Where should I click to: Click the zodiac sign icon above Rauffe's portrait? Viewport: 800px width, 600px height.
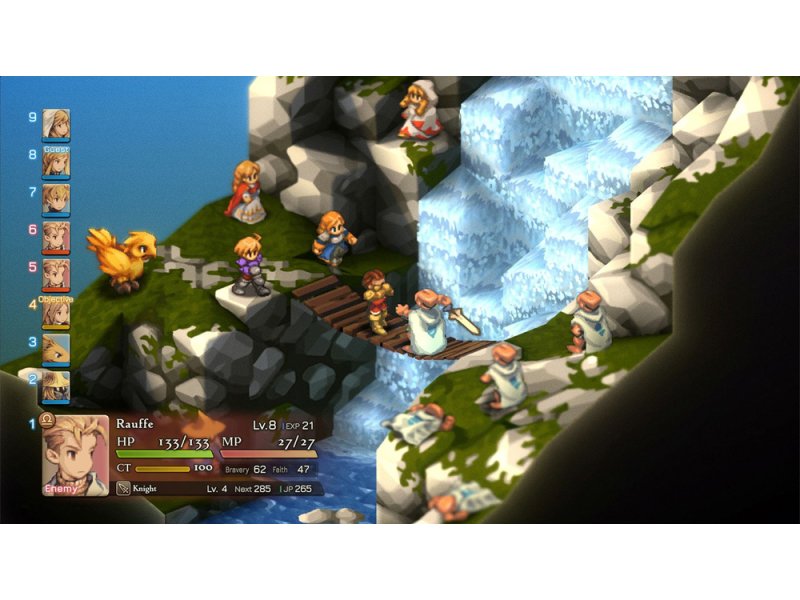[47, 420]
